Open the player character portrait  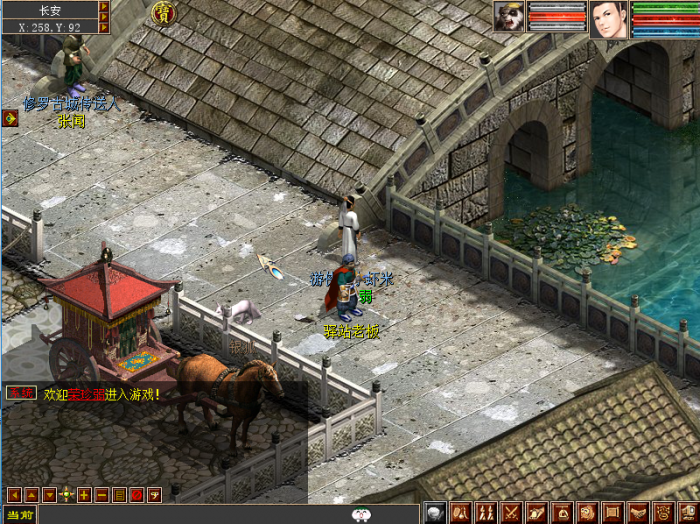608,18
